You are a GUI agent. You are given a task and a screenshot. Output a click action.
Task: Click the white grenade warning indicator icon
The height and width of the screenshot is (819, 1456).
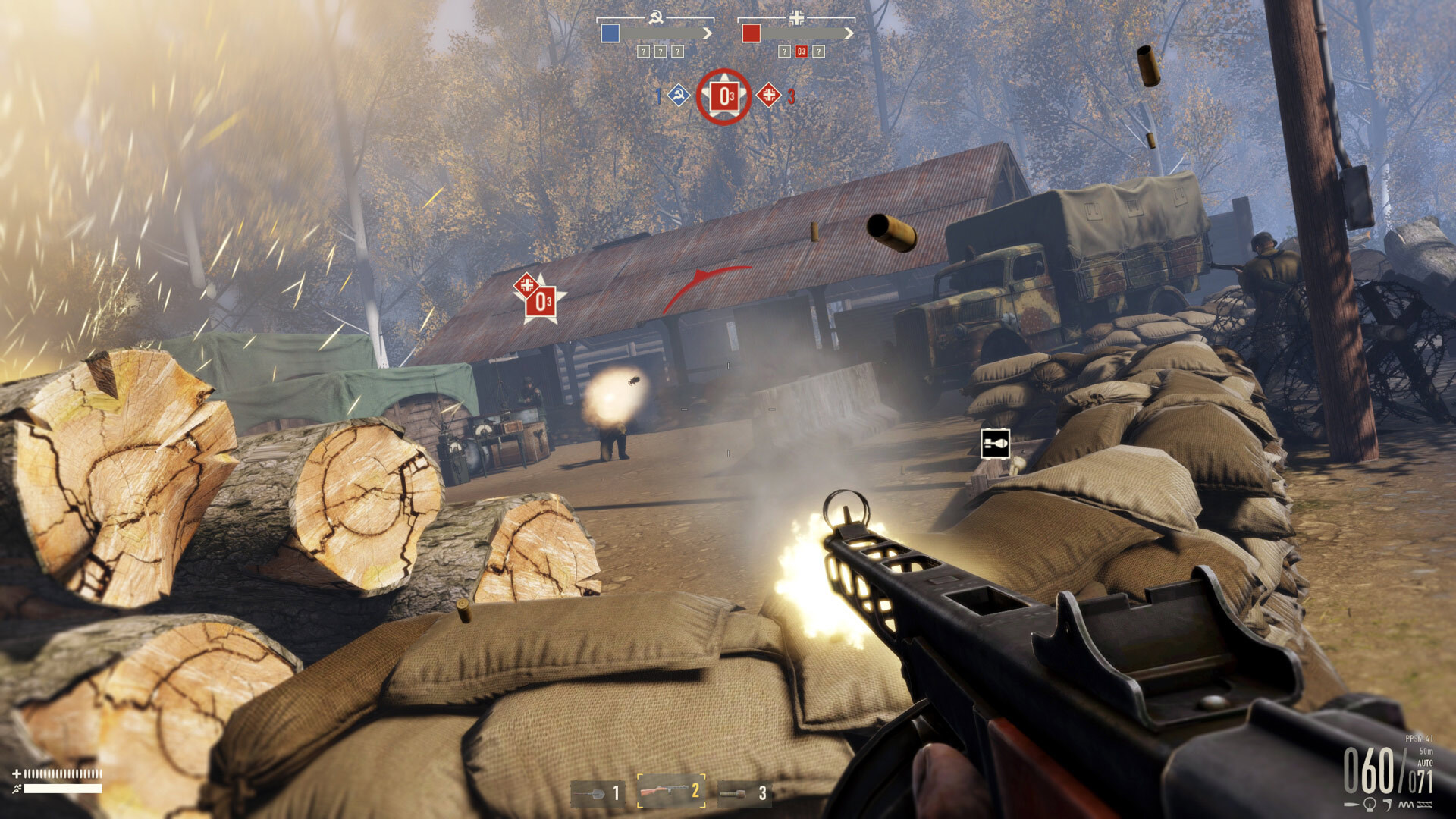995,444
